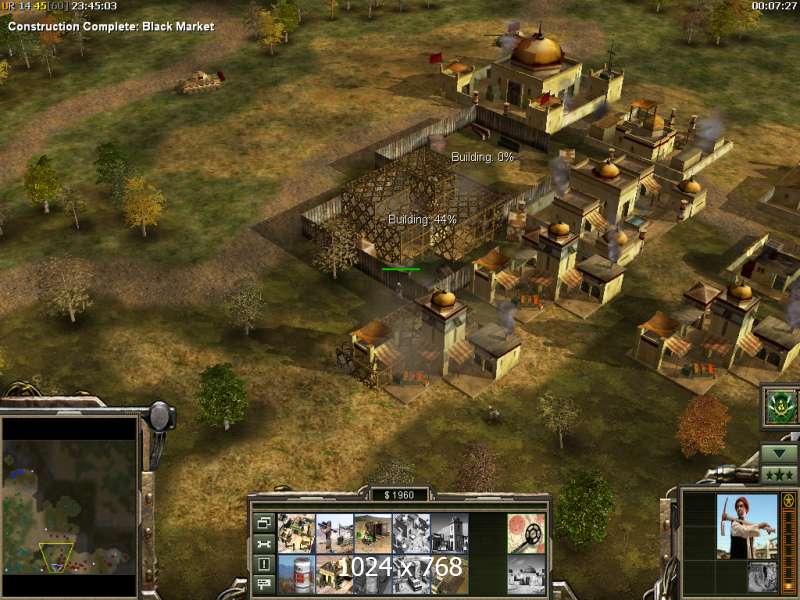Select the rocket soldier build icon
Screen dimensions: 800x600
(335, 533)
